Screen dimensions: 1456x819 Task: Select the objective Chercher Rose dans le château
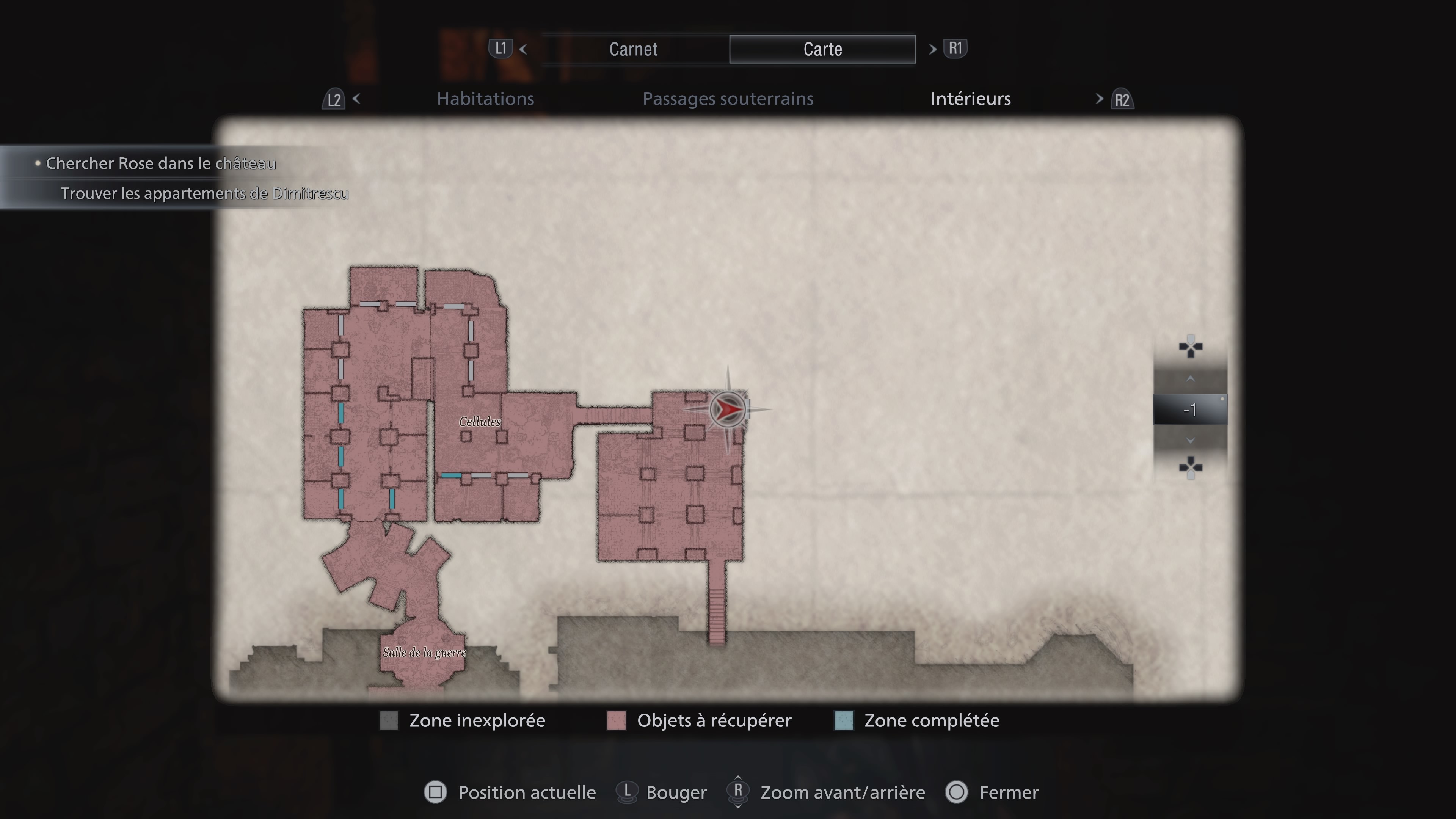pos(160,164)
